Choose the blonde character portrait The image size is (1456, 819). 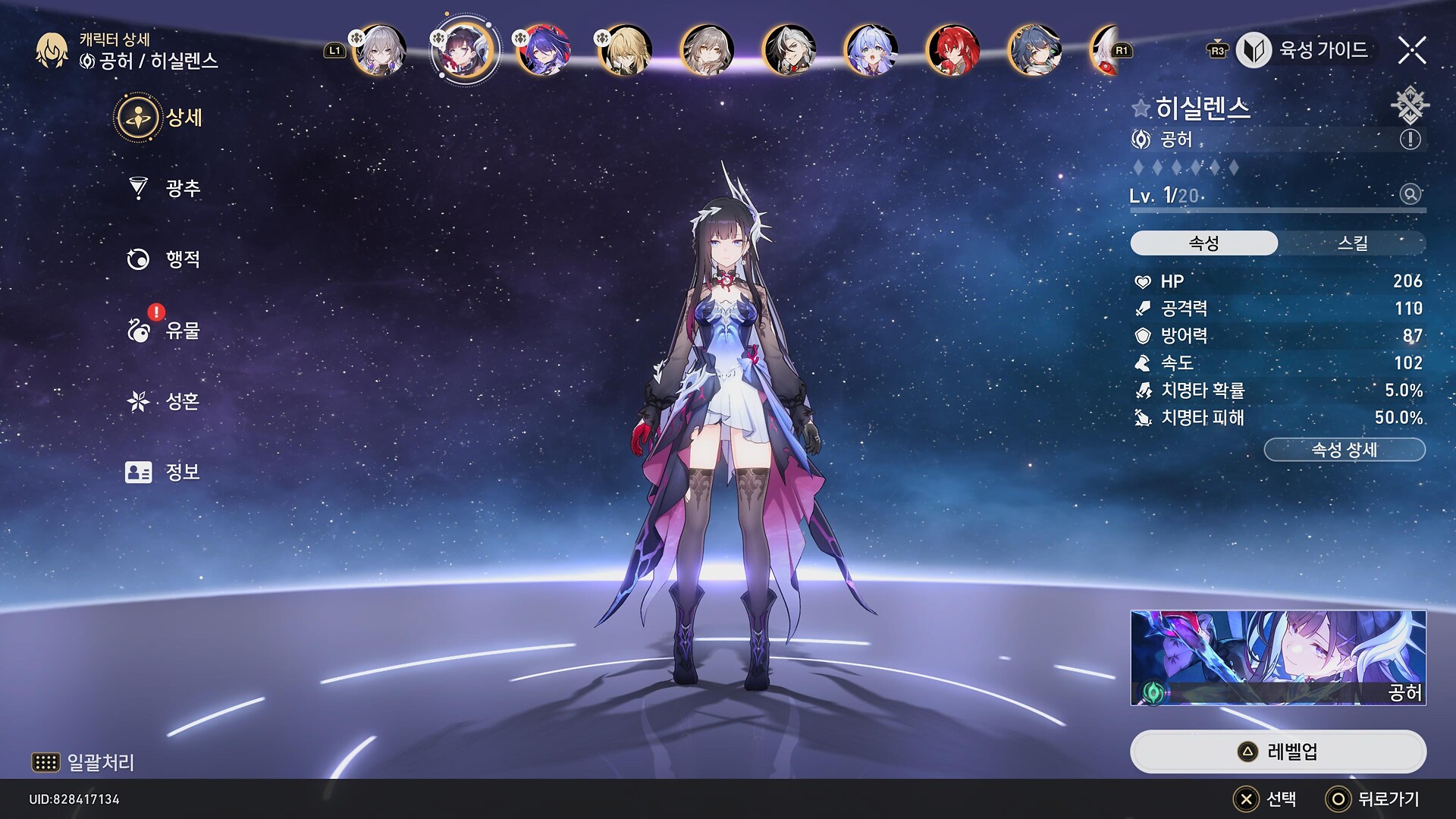(x=625, y=50)
